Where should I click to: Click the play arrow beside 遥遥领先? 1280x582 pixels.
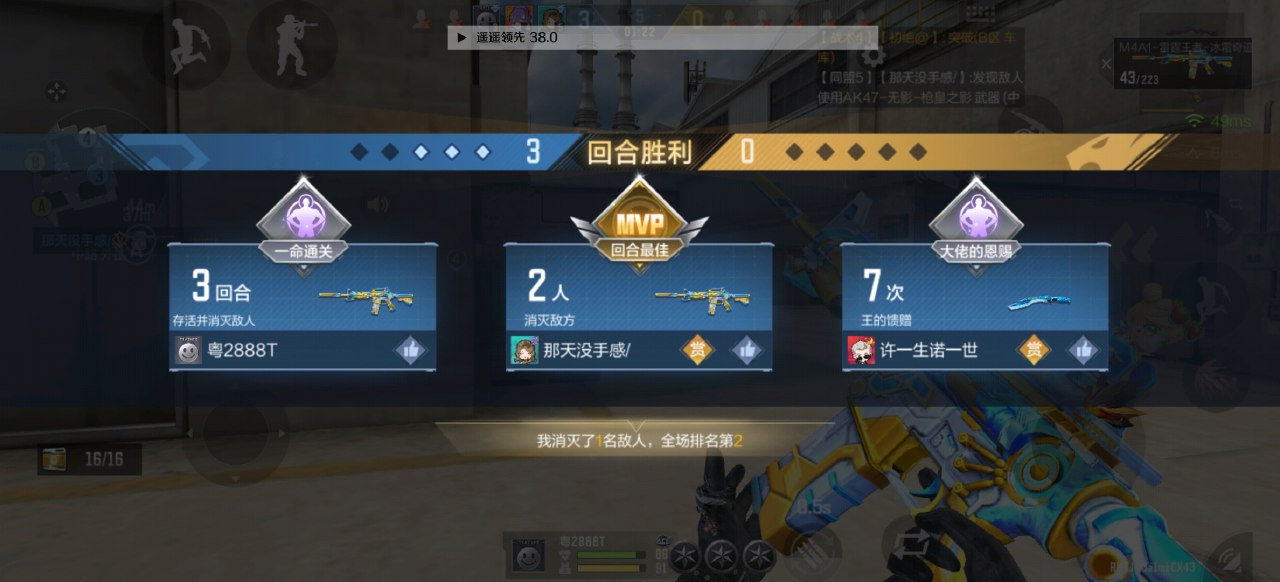[461, 37]
